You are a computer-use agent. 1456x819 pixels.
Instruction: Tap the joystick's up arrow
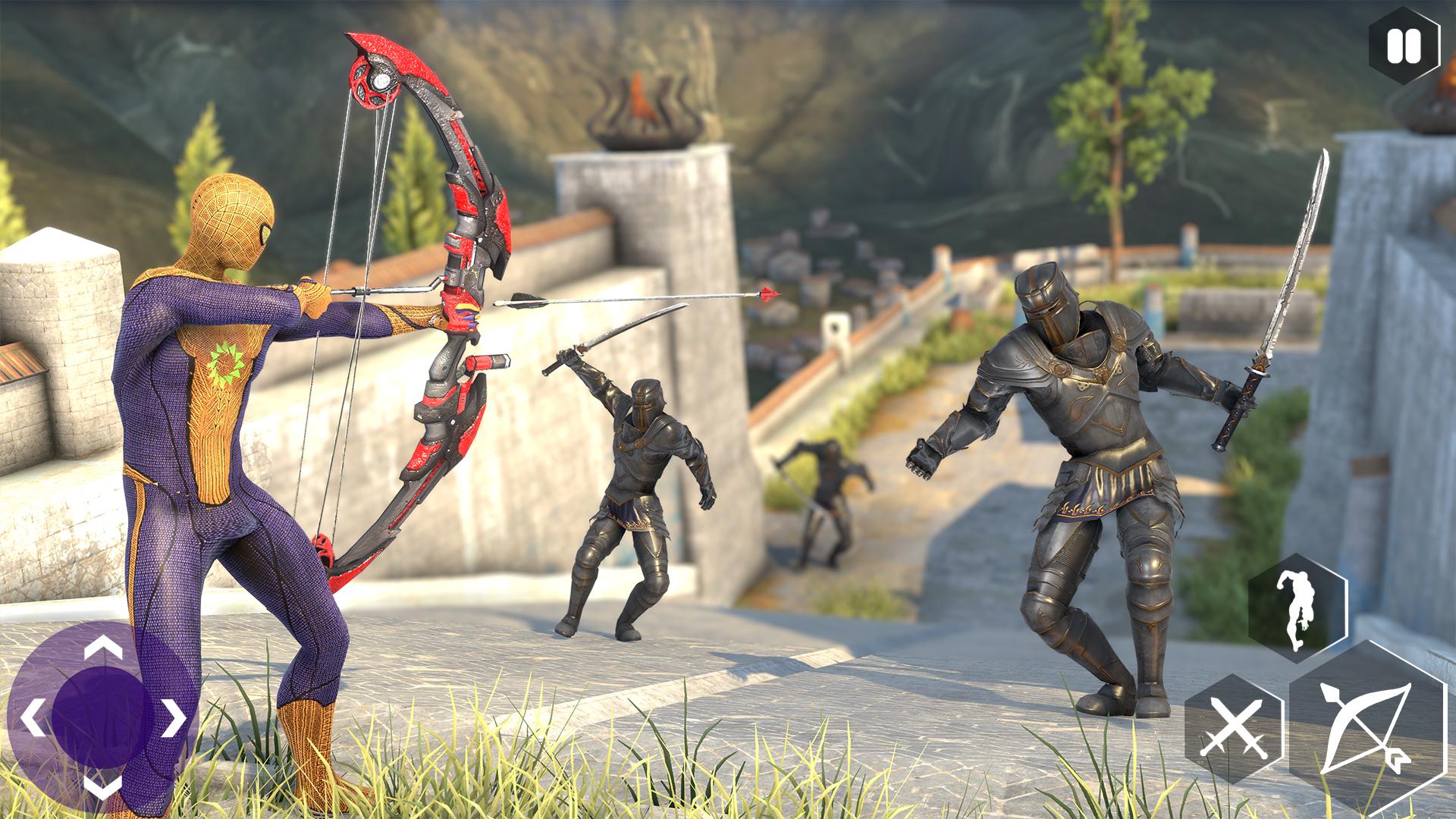(x=103, y=648)
